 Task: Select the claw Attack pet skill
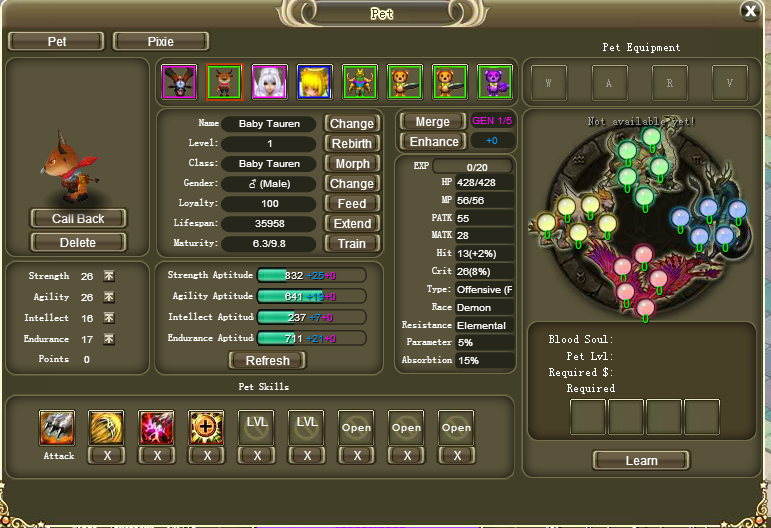pos(57,428)
